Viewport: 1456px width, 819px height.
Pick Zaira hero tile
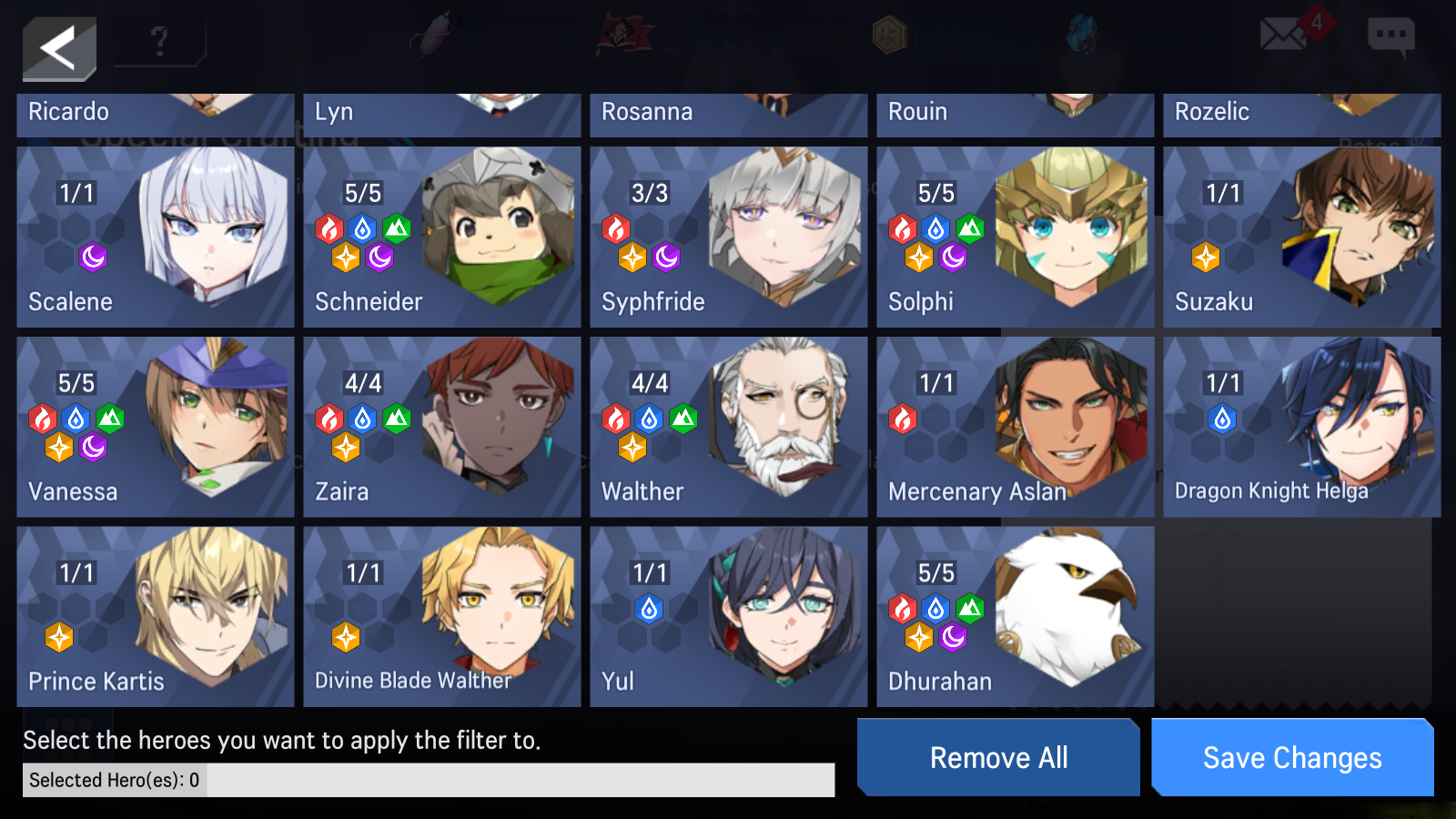pyautogui.click(x=442, y=427)
